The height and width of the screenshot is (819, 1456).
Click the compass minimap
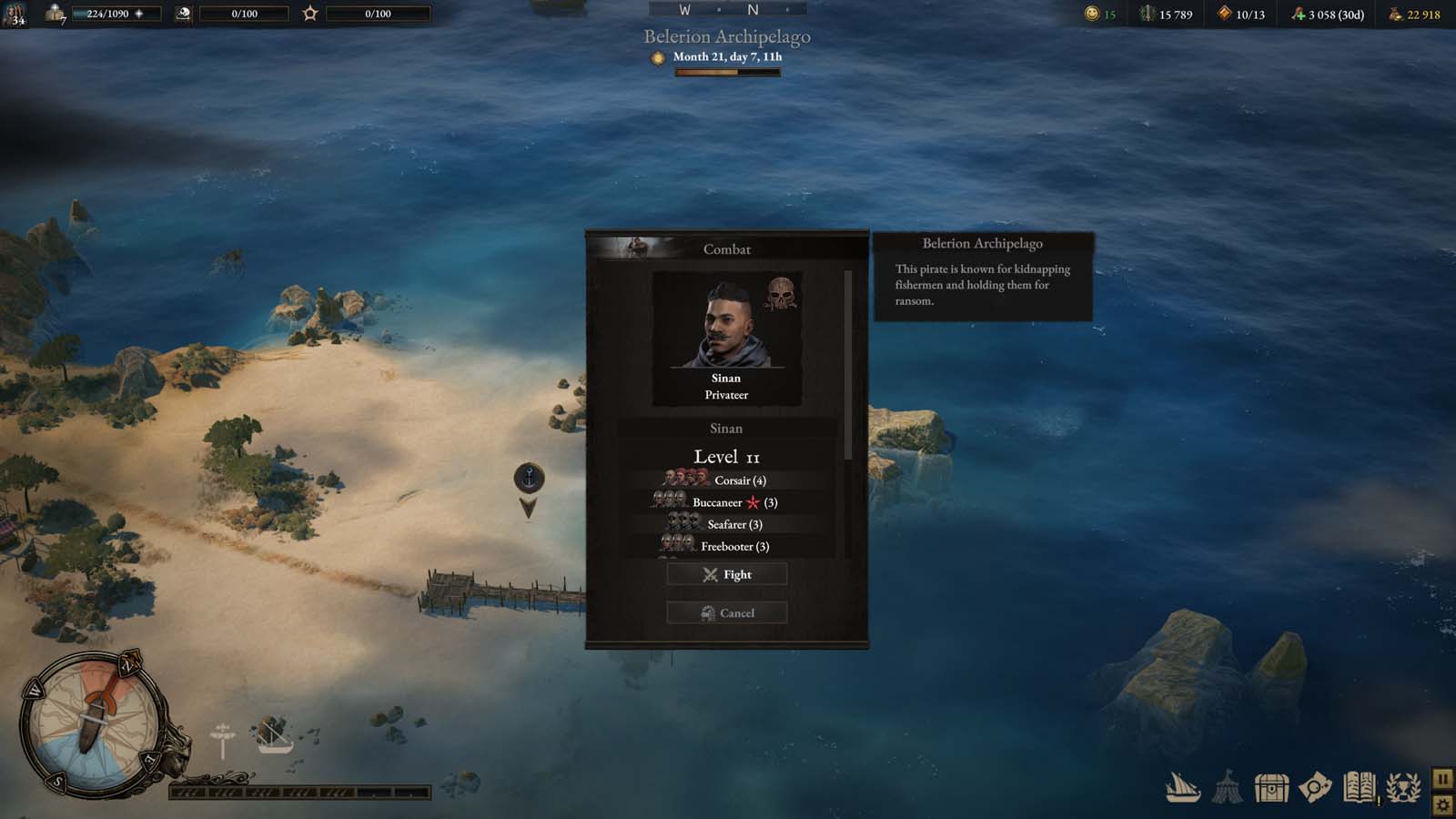(x=92, y=723)
